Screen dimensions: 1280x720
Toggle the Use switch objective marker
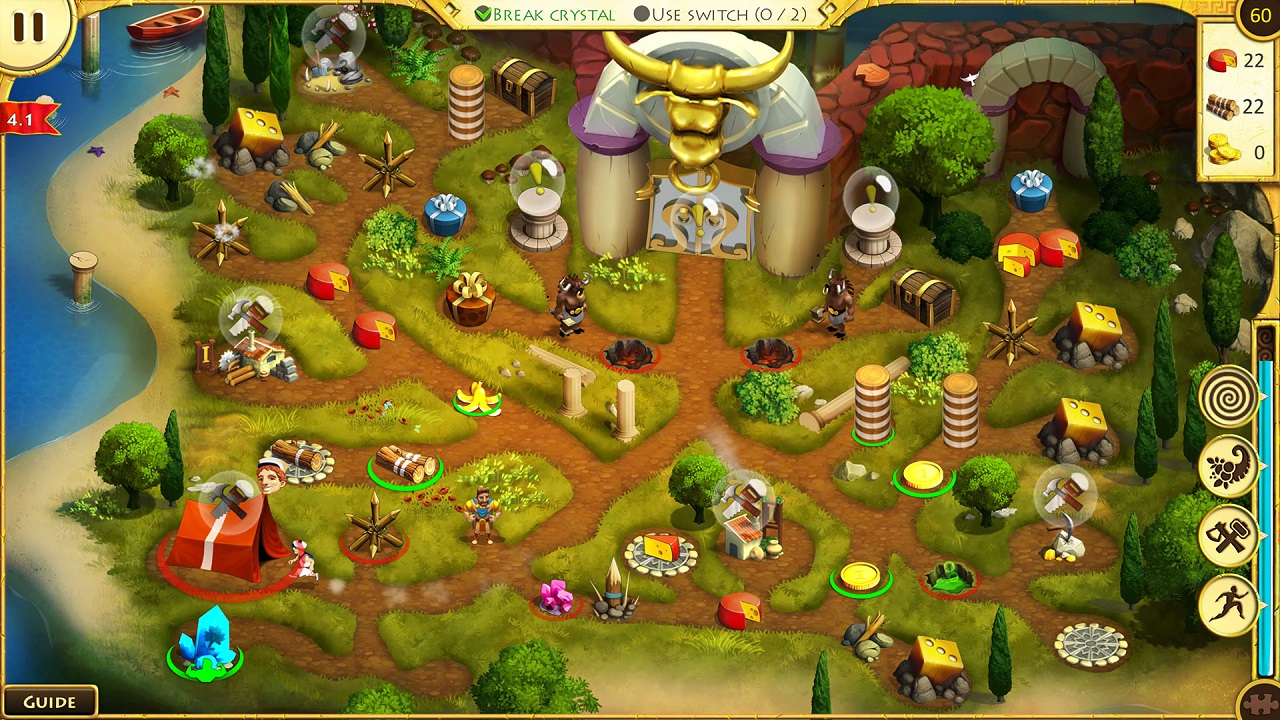pos(641,14)
